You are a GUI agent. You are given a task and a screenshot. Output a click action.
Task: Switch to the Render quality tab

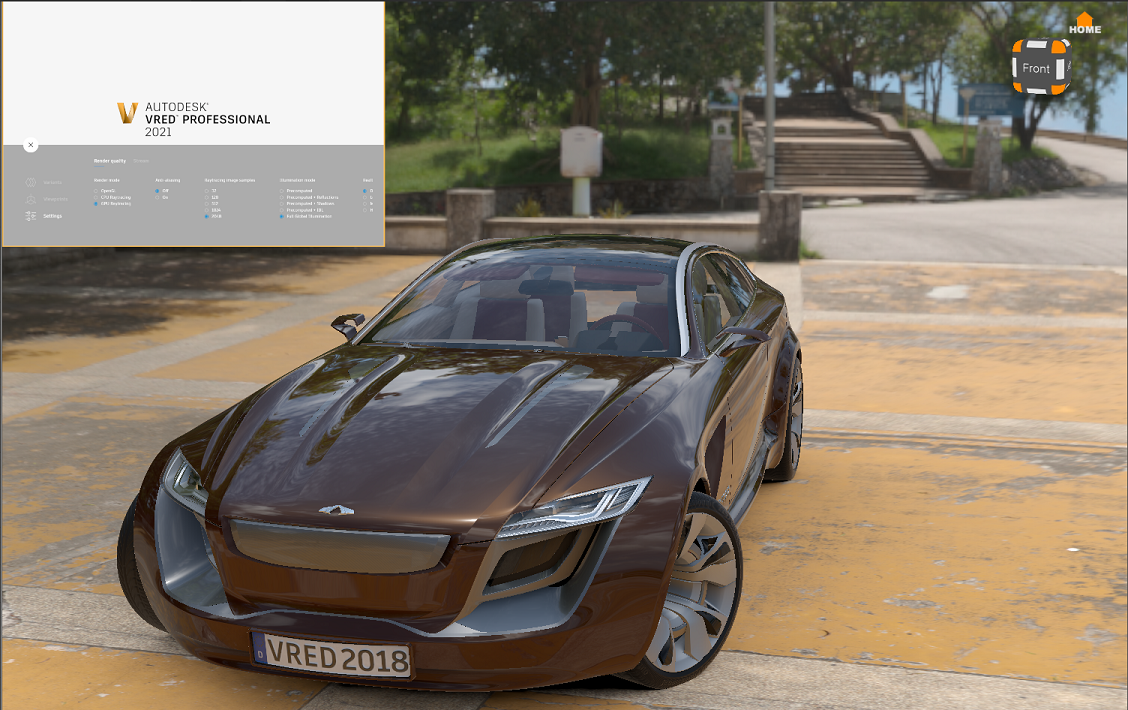pos(110,161)
